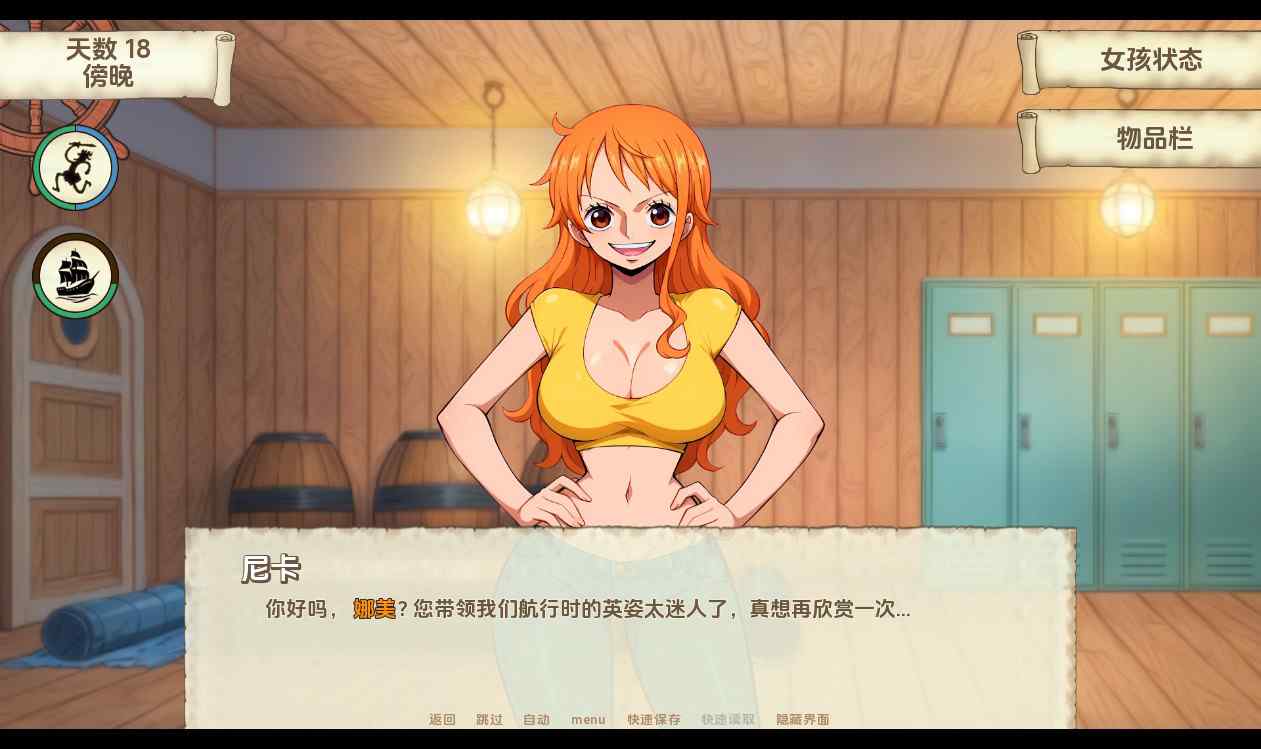Select 快速读取 quick load
Screen dimensions: 1261x749
728,719
